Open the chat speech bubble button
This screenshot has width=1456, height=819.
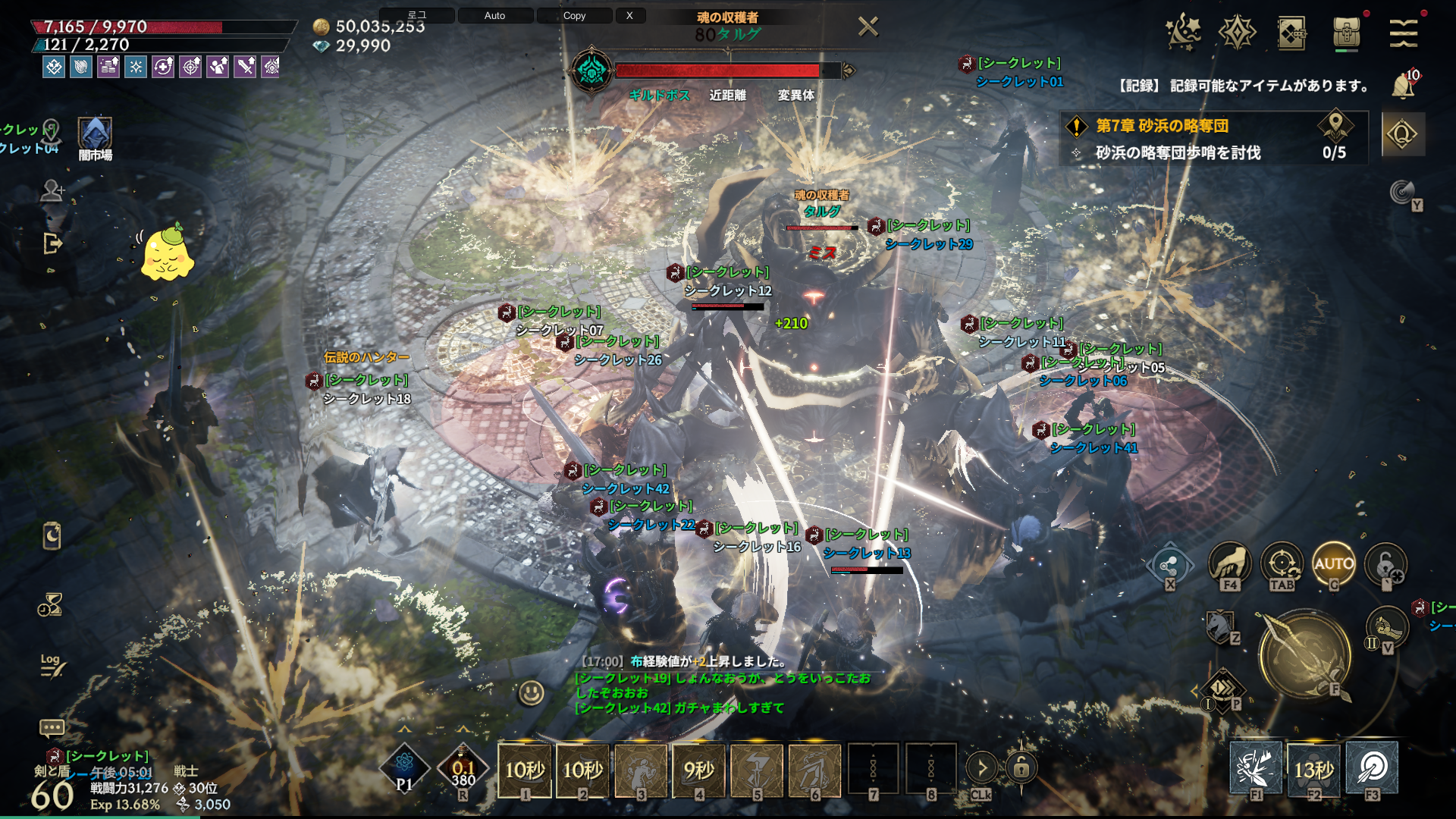(x=52, y=728)
